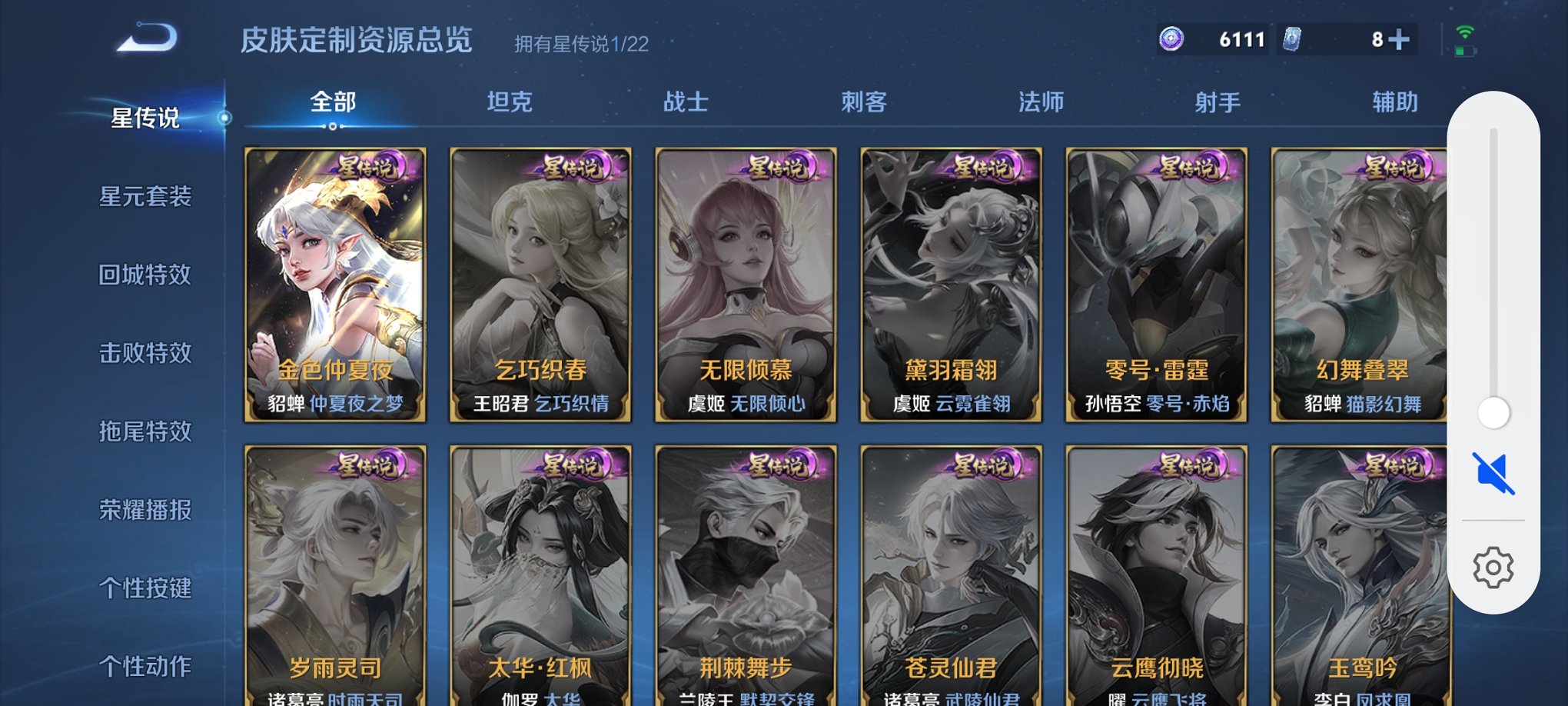Click the purple star coin currency icon
1568x706 pixels.
(x=1171, y=38)
